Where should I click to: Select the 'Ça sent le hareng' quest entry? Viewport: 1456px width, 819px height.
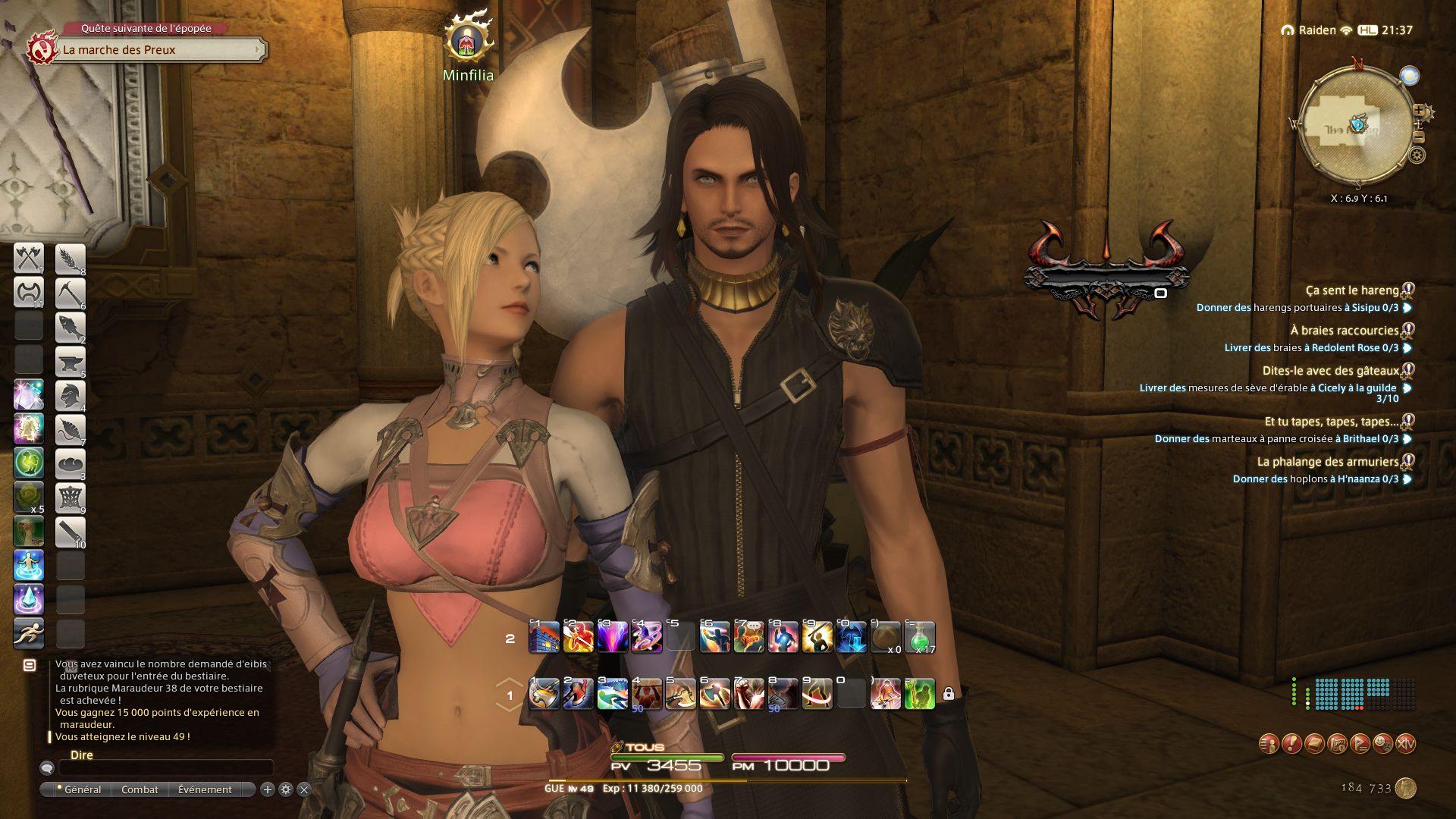(x=1351, y=290)
